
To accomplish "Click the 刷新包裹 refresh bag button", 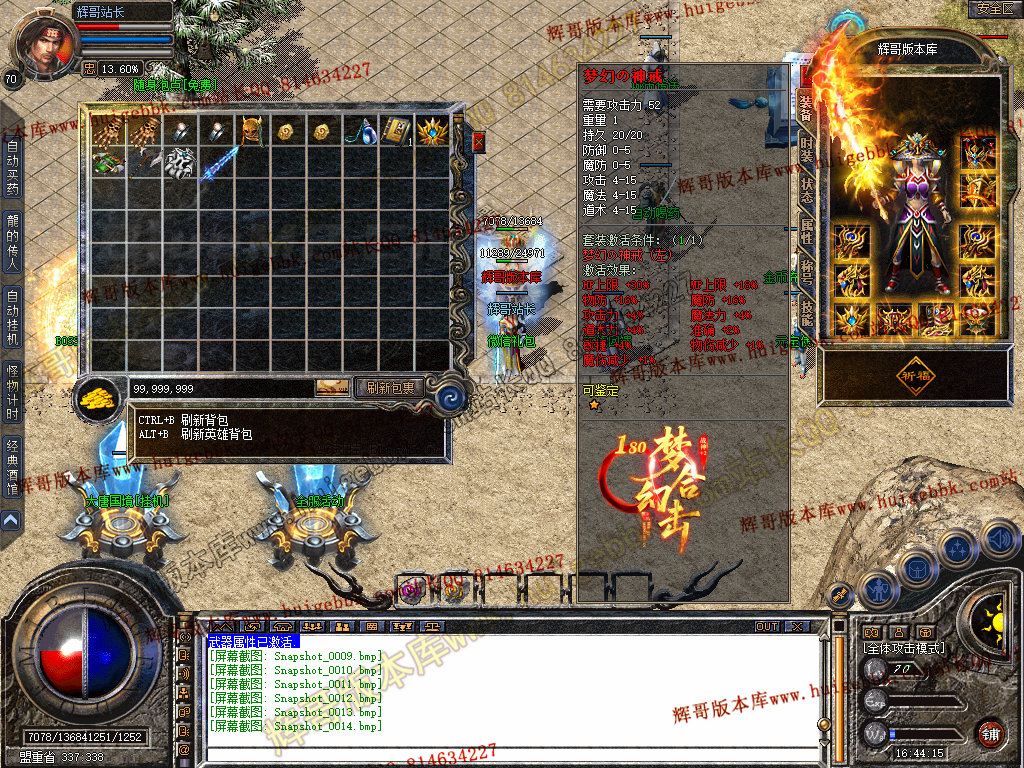I will point(390,387).
